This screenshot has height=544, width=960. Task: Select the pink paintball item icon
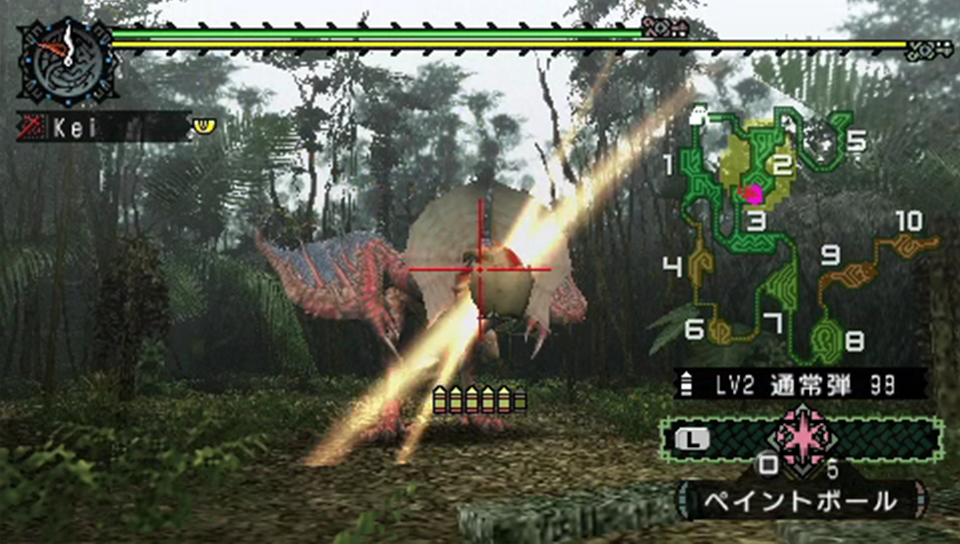click(x=803, y=438)
